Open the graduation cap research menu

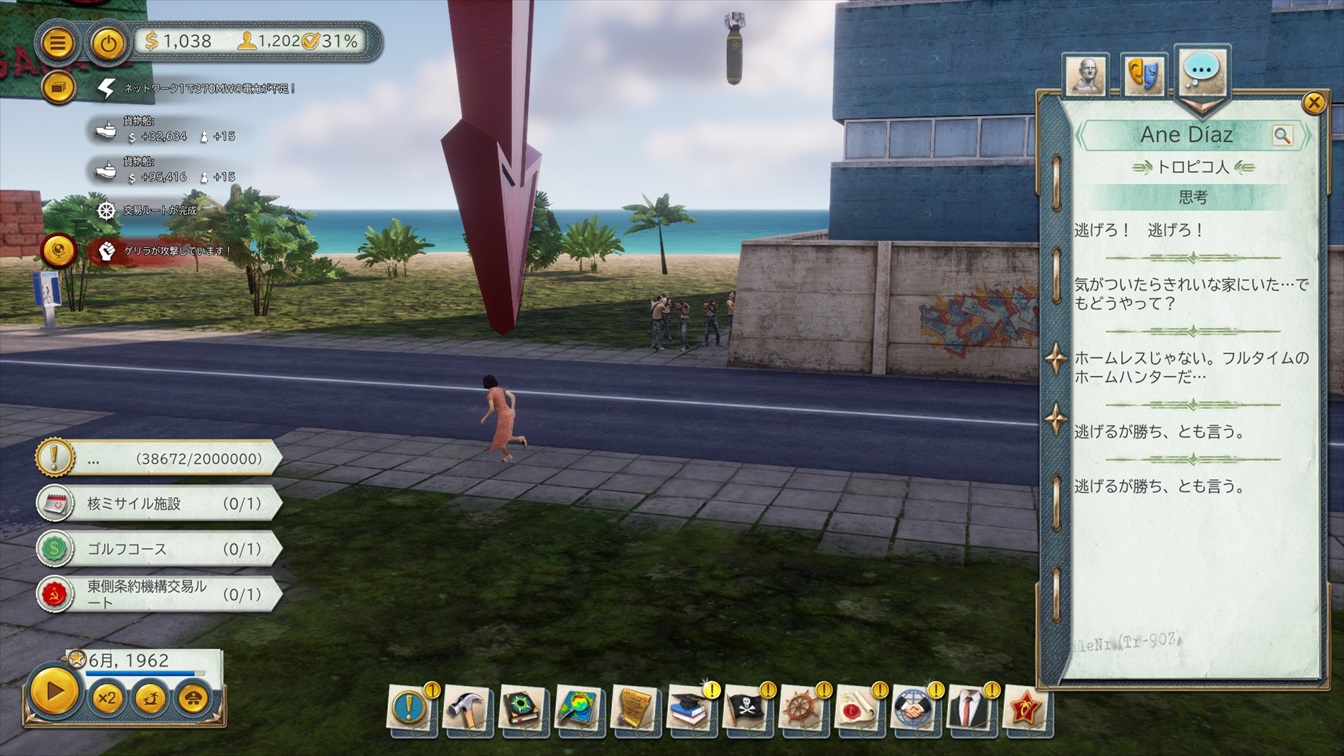coord(689,708)
